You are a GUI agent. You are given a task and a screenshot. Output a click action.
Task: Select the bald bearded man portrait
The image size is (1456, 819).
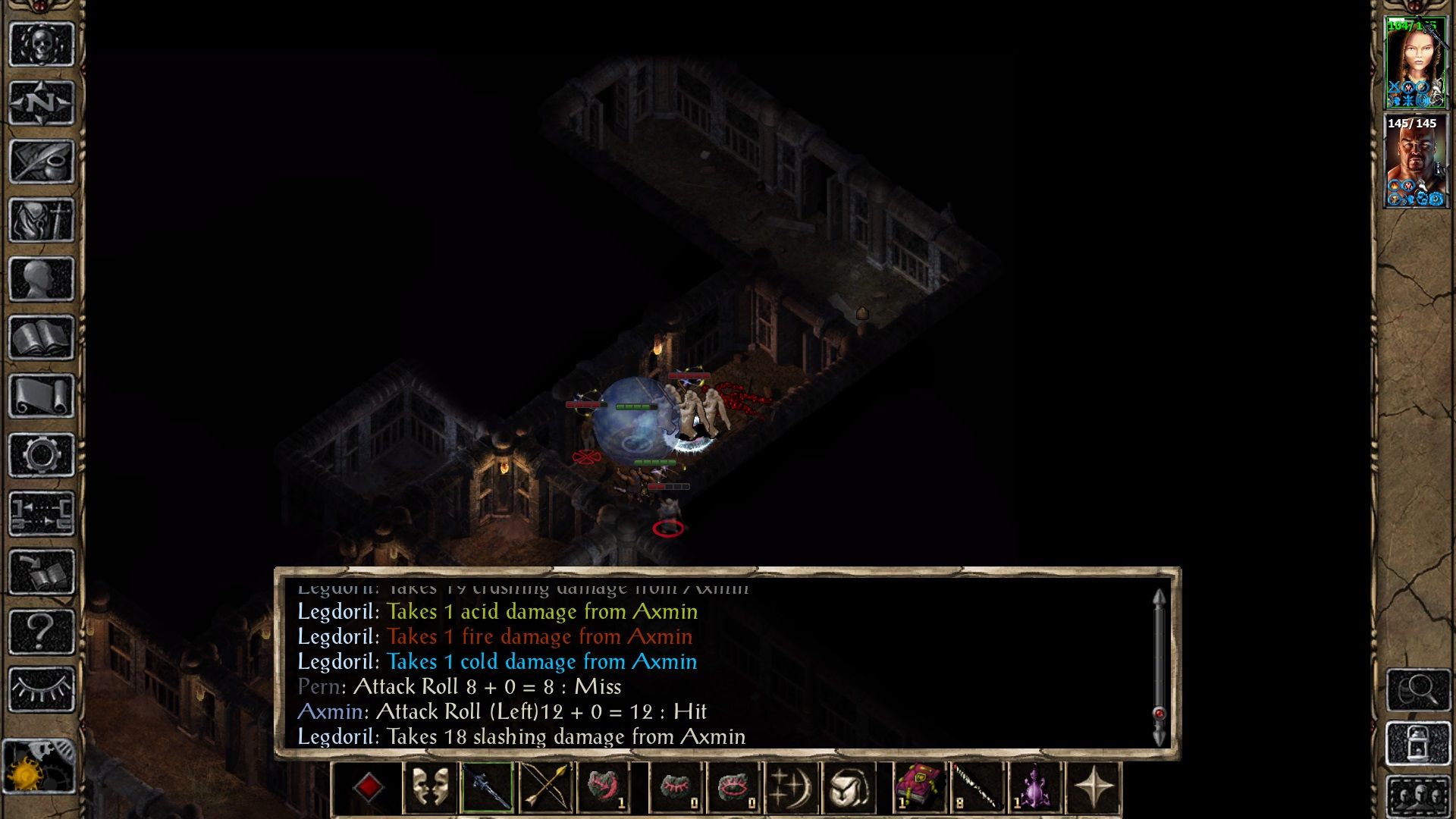[1415, 161]
